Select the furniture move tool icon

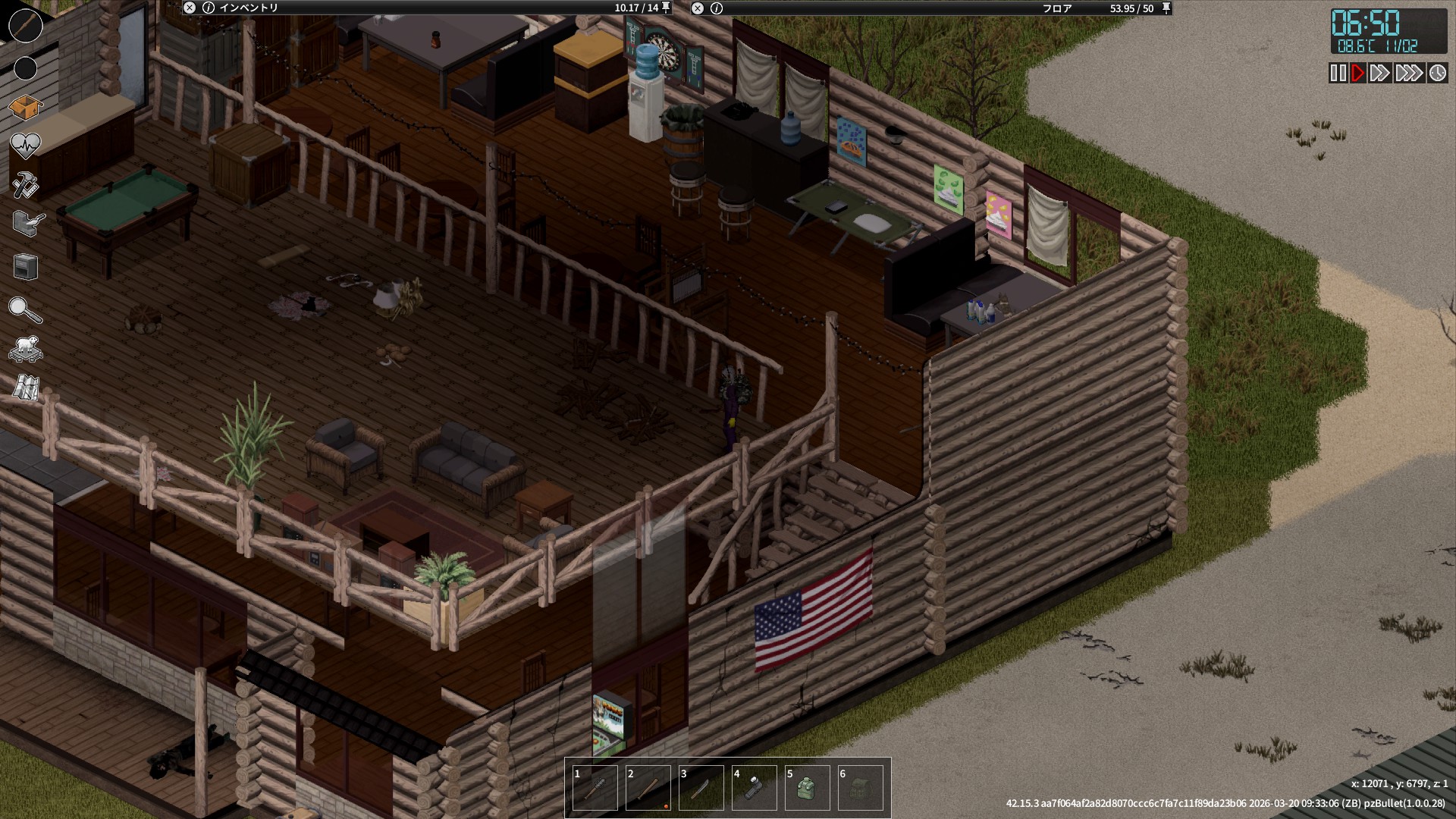pos(25,267)
